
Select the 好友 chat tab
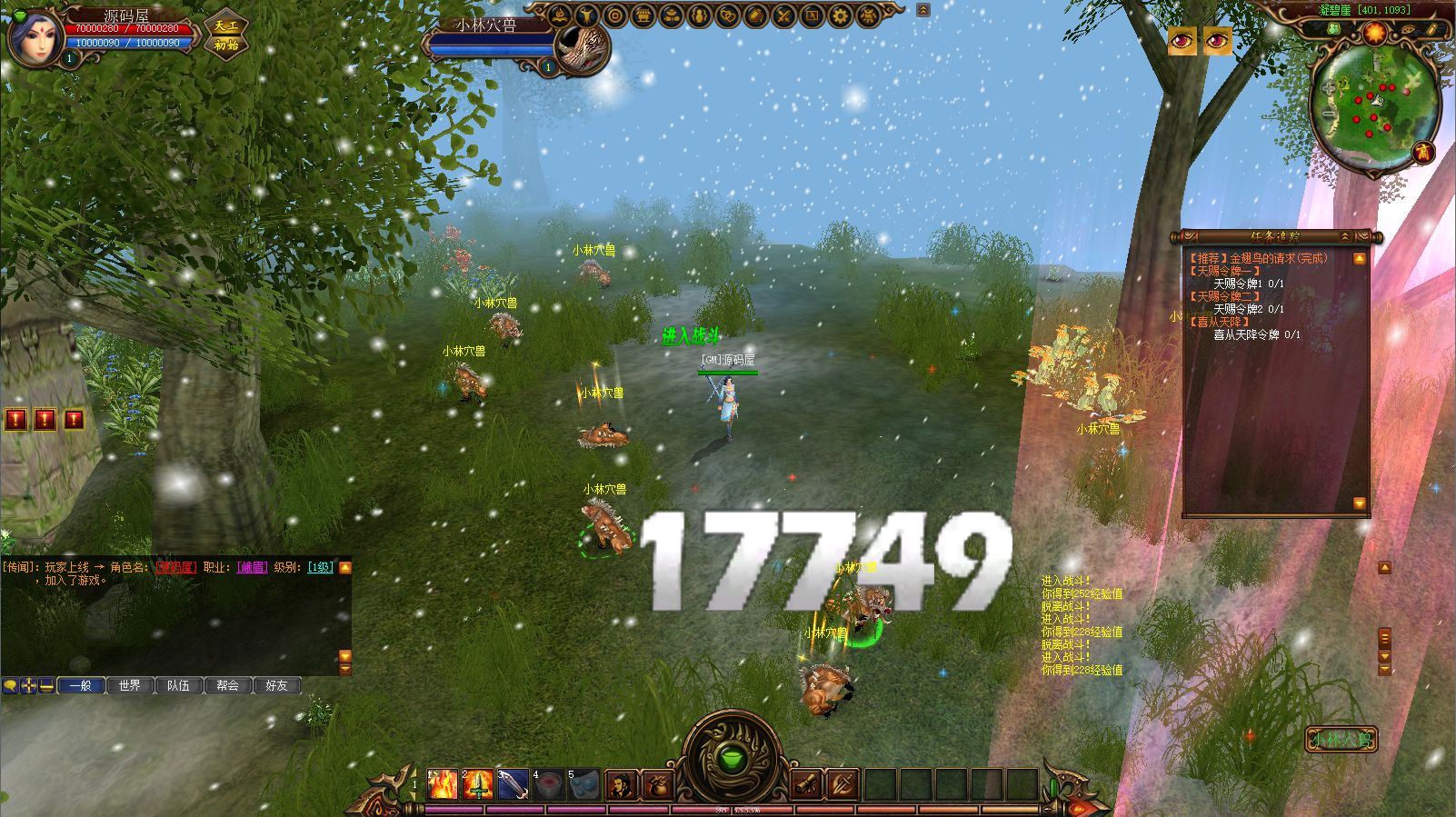click(x=276, y=685)
